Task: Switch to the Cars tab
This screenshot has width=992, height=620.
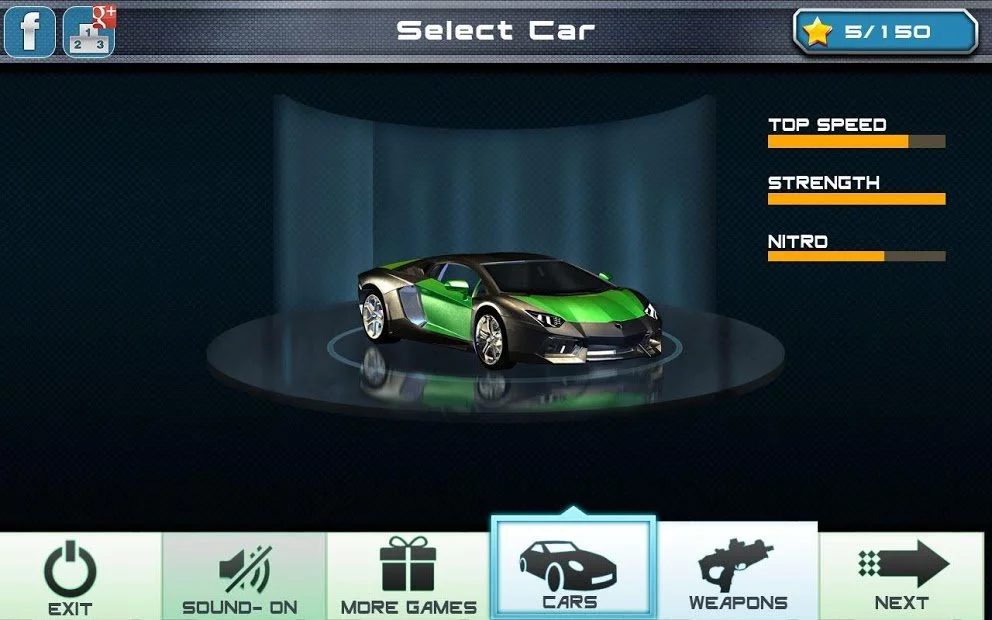Action: 572,570
